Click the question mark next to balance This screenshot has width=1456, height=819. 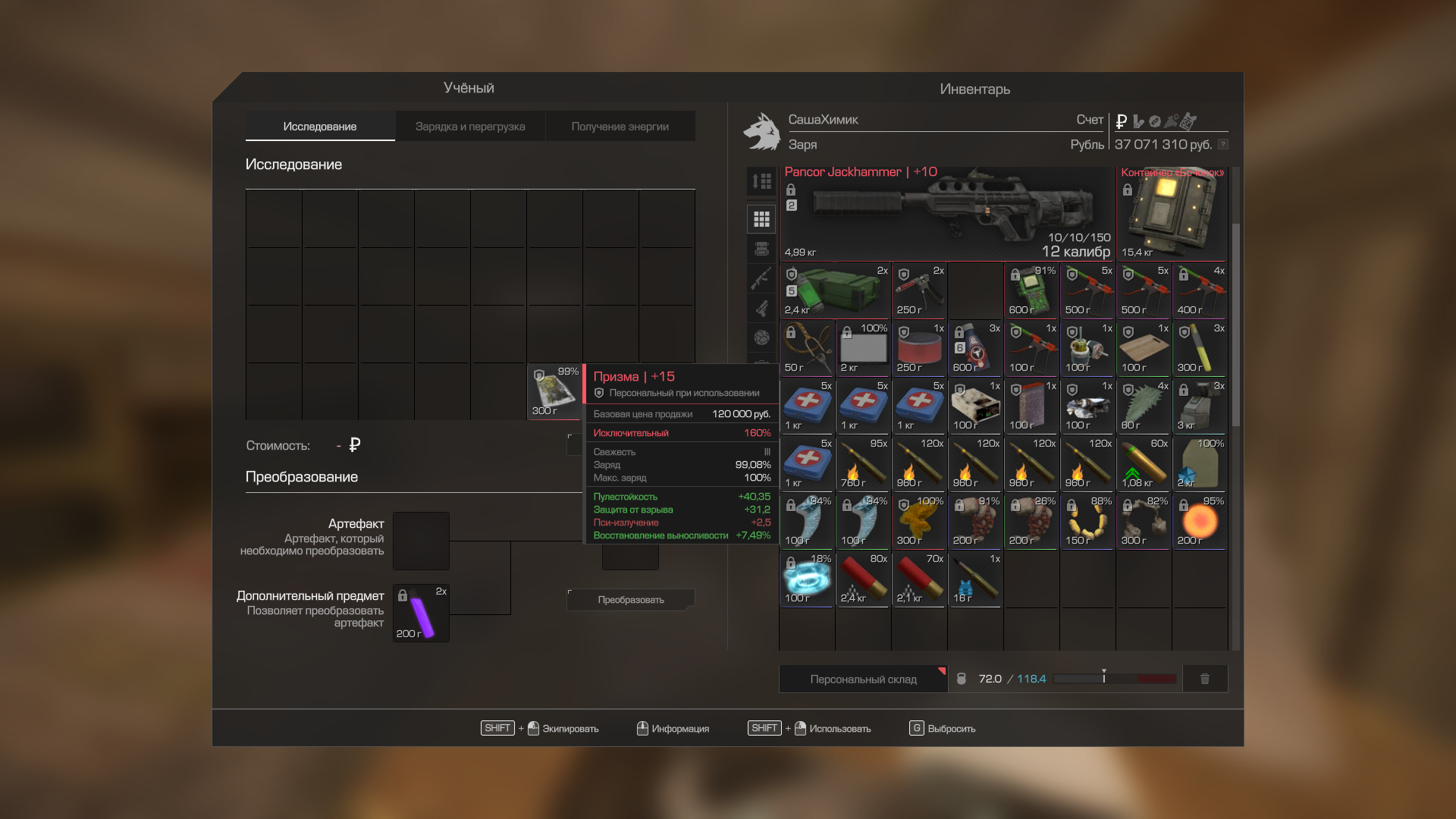[1222, 144]
